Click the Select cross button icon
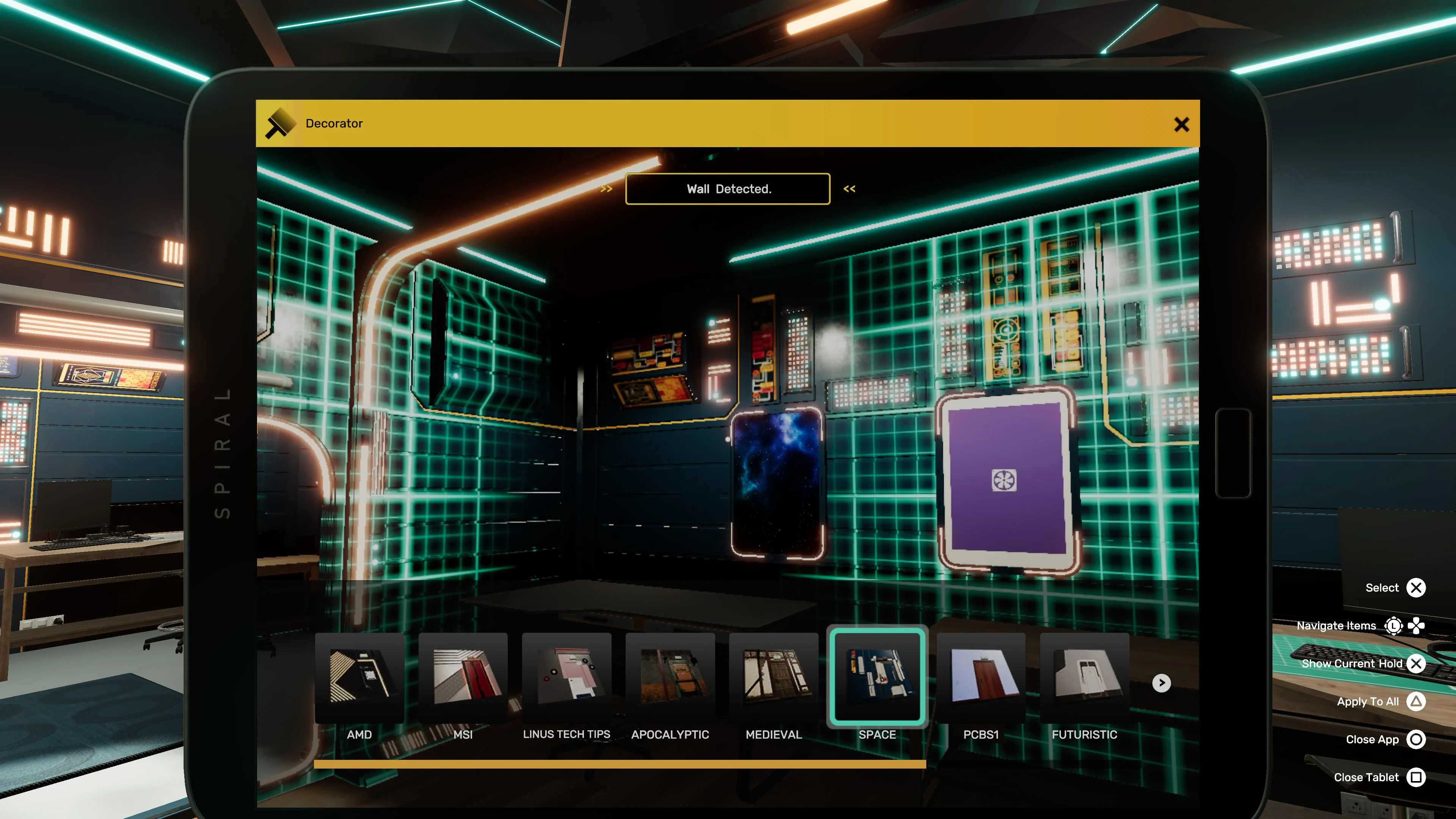Viewport: 1456px width, 819px height. [x=1417, y=588]
